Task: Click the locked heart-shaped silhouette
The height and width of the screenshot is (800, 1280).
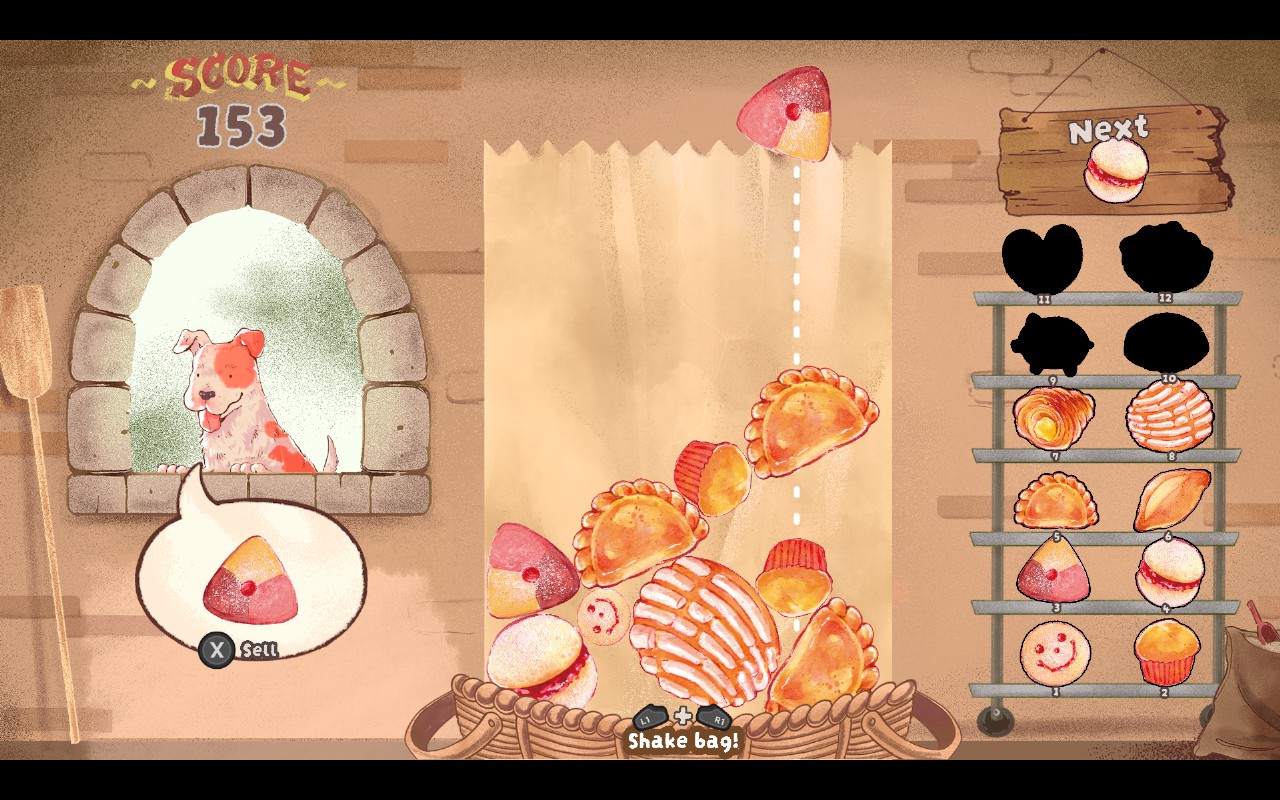Action: (1043, 258)
